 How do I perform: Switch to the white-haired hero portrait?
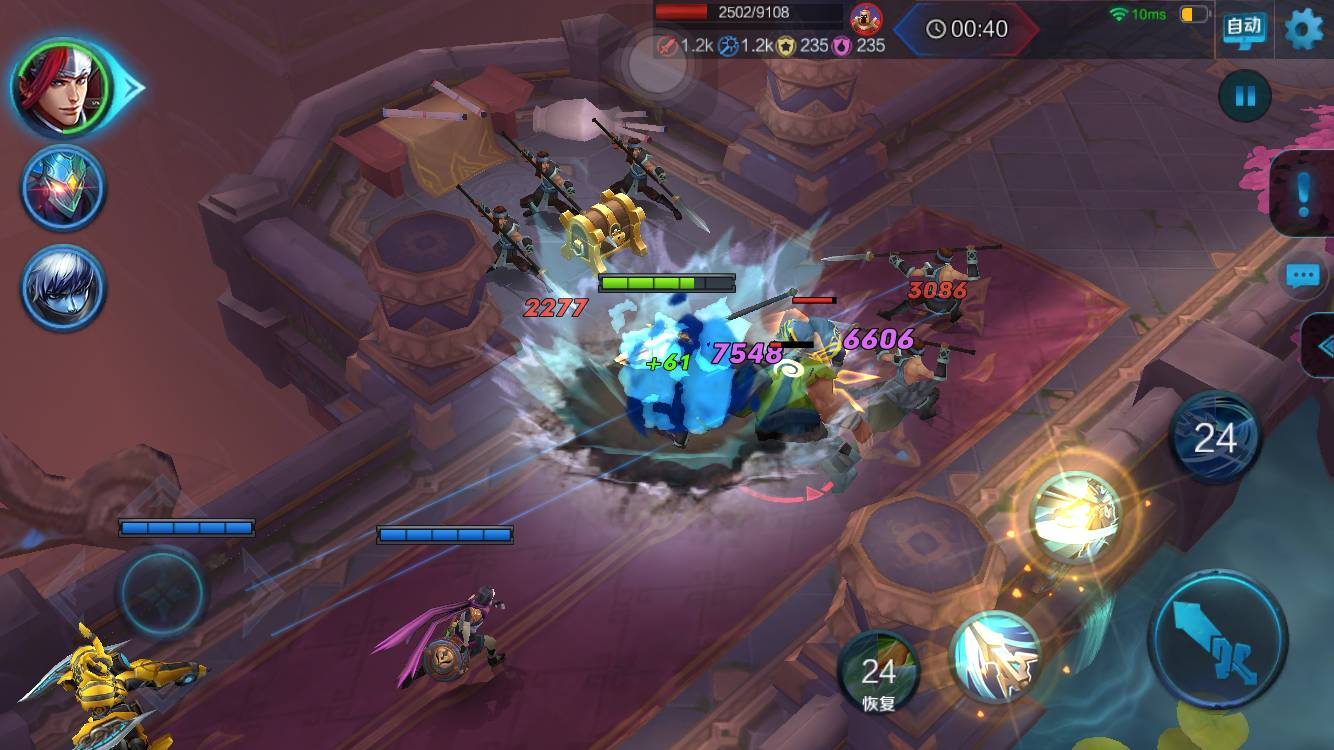(63, 288)
